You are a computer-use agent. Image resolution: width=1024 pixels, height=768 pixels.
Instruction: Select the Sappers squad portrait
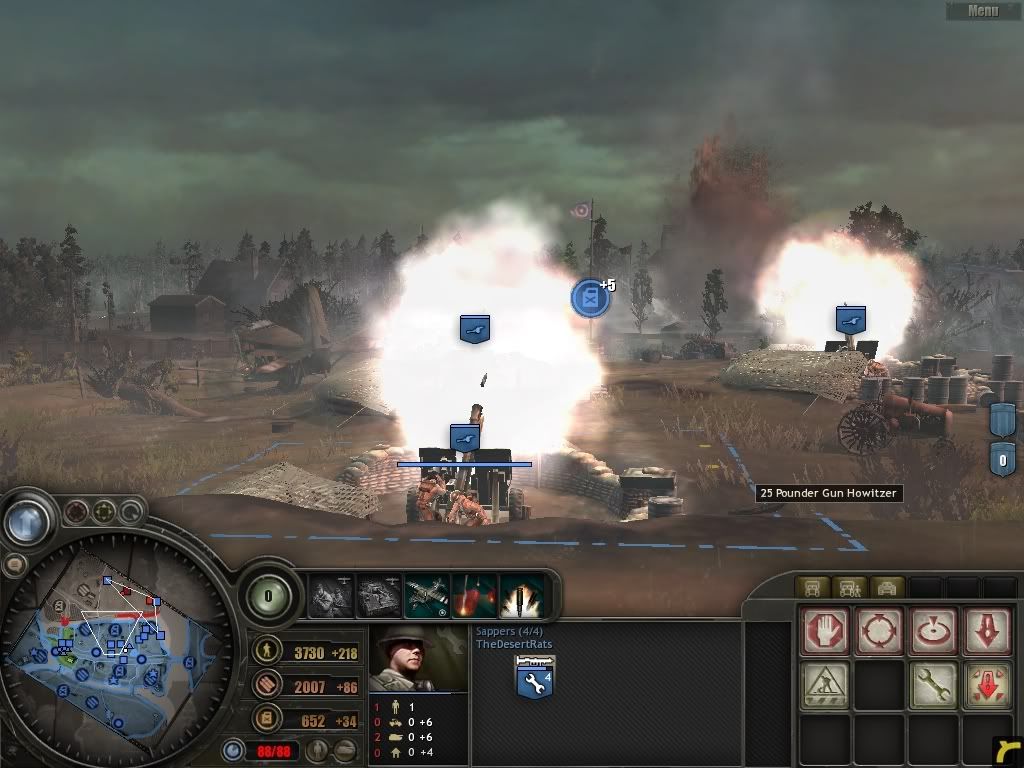(418, 659)
